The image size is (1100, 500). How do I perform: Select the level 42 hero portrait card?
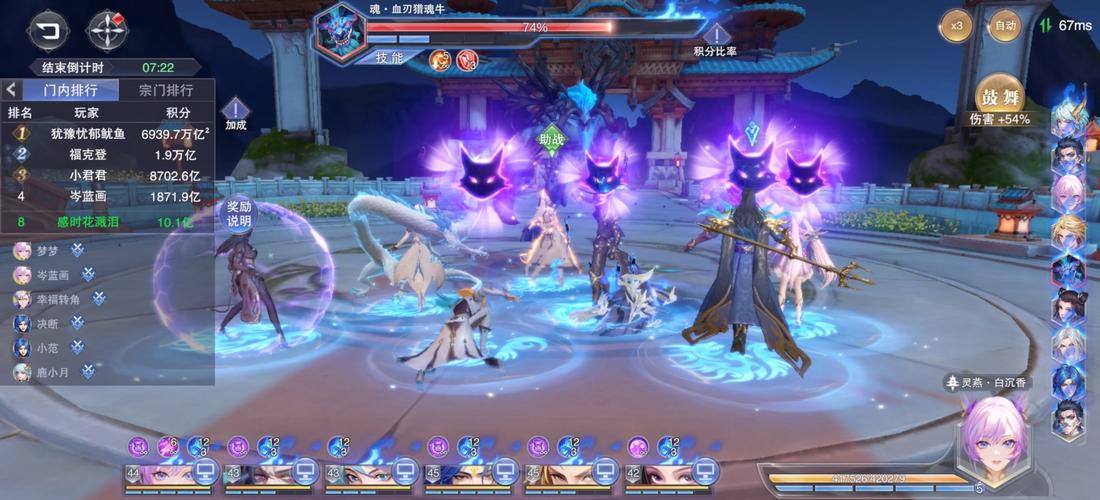coord(657,472)
